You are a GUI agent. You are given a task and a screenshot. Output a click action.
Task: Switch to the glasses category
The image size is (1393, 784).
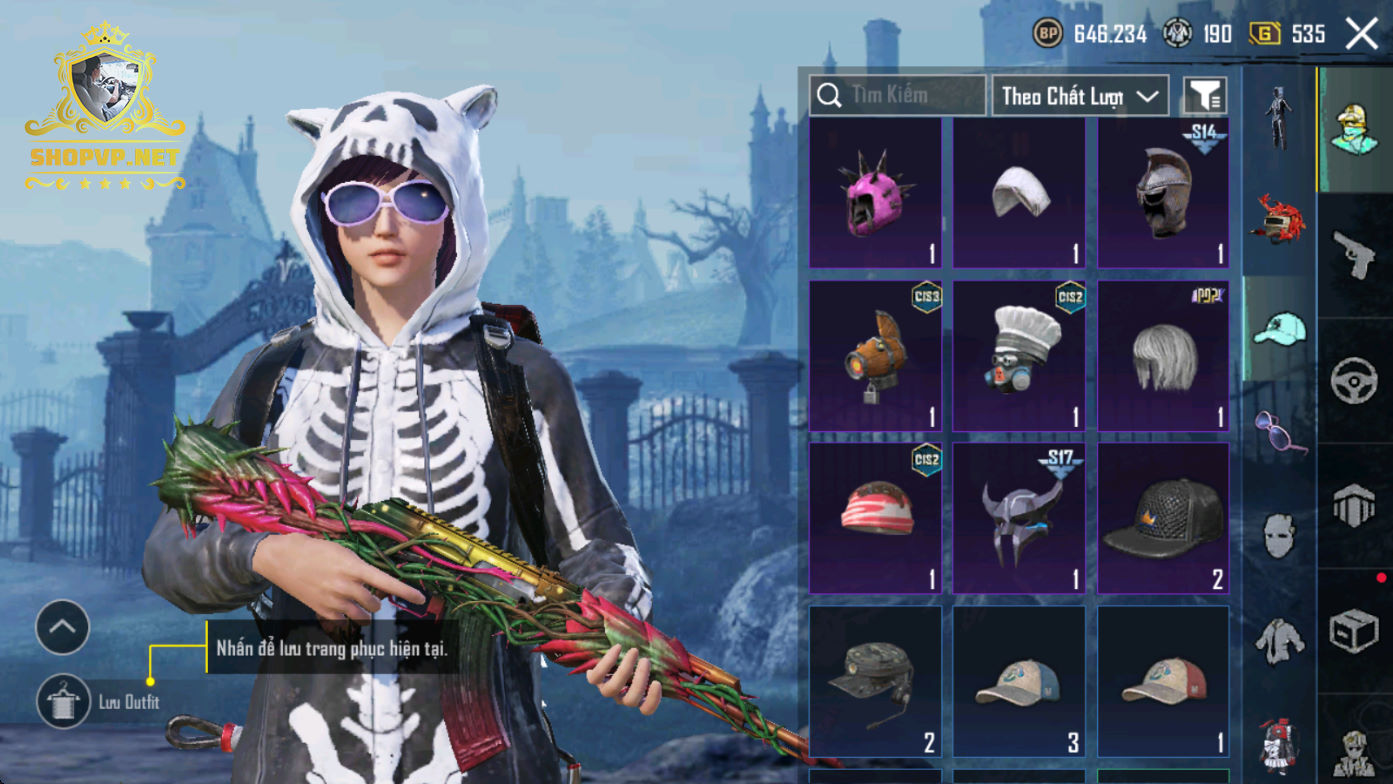(x=1280, y=432)
